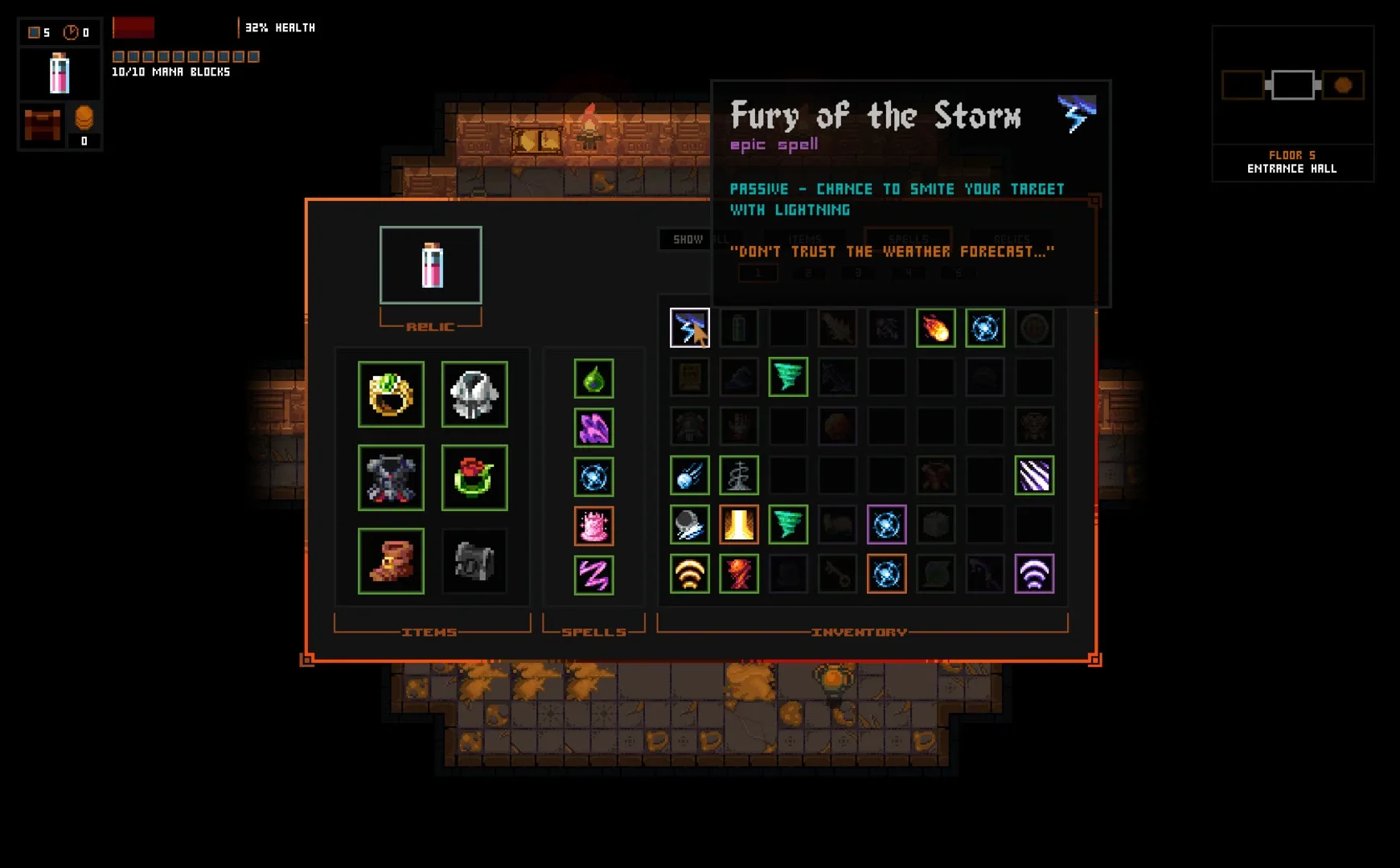The width and height of the screenshot is (1400, 868).
Task: Select the dark spiked chestplate item
Action: [391, 477]
